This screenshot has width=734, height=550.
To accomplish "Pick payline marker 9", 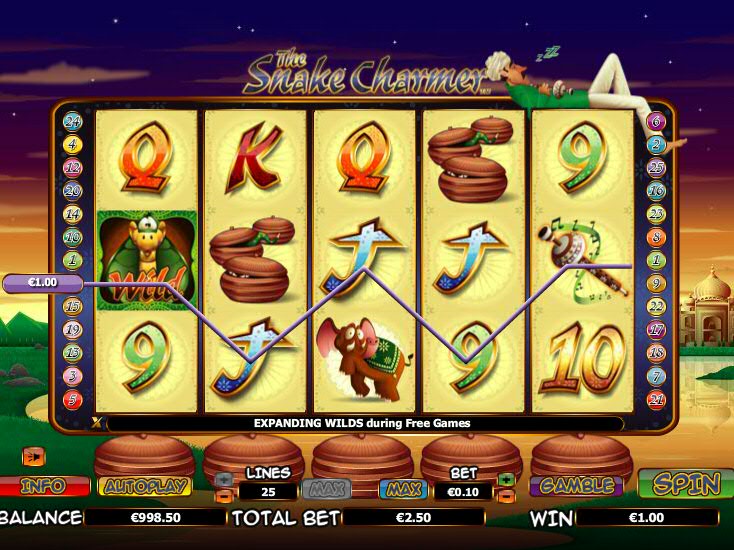I will pos(657,283).
